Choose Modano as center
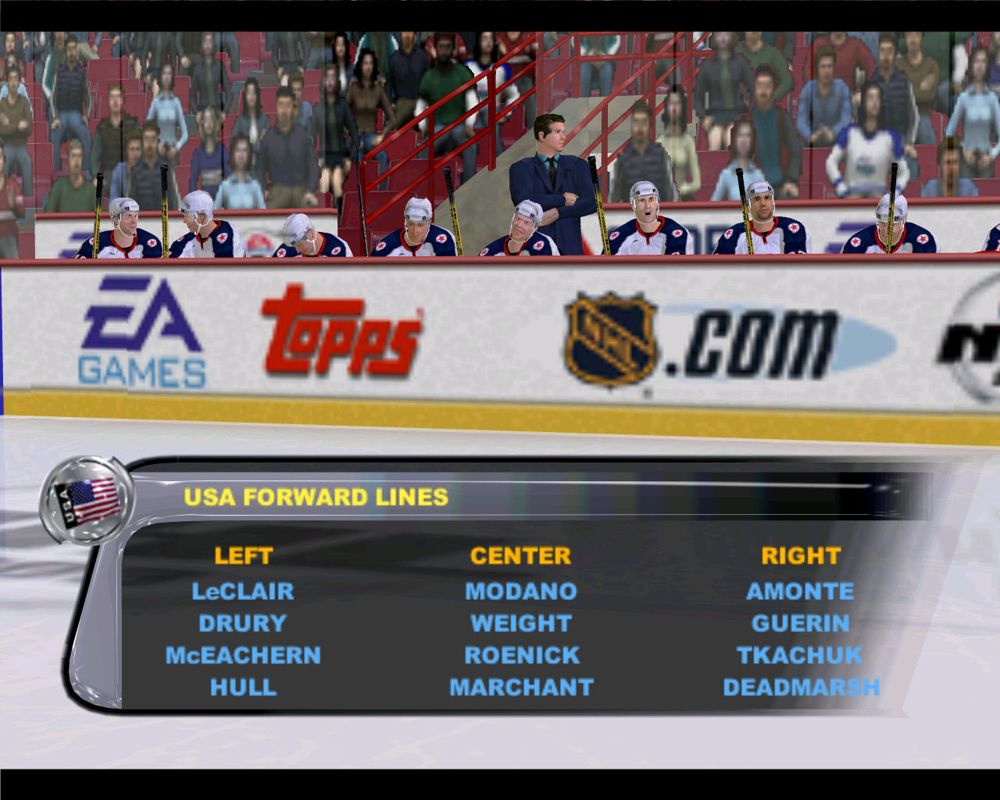 coord(521,591)
